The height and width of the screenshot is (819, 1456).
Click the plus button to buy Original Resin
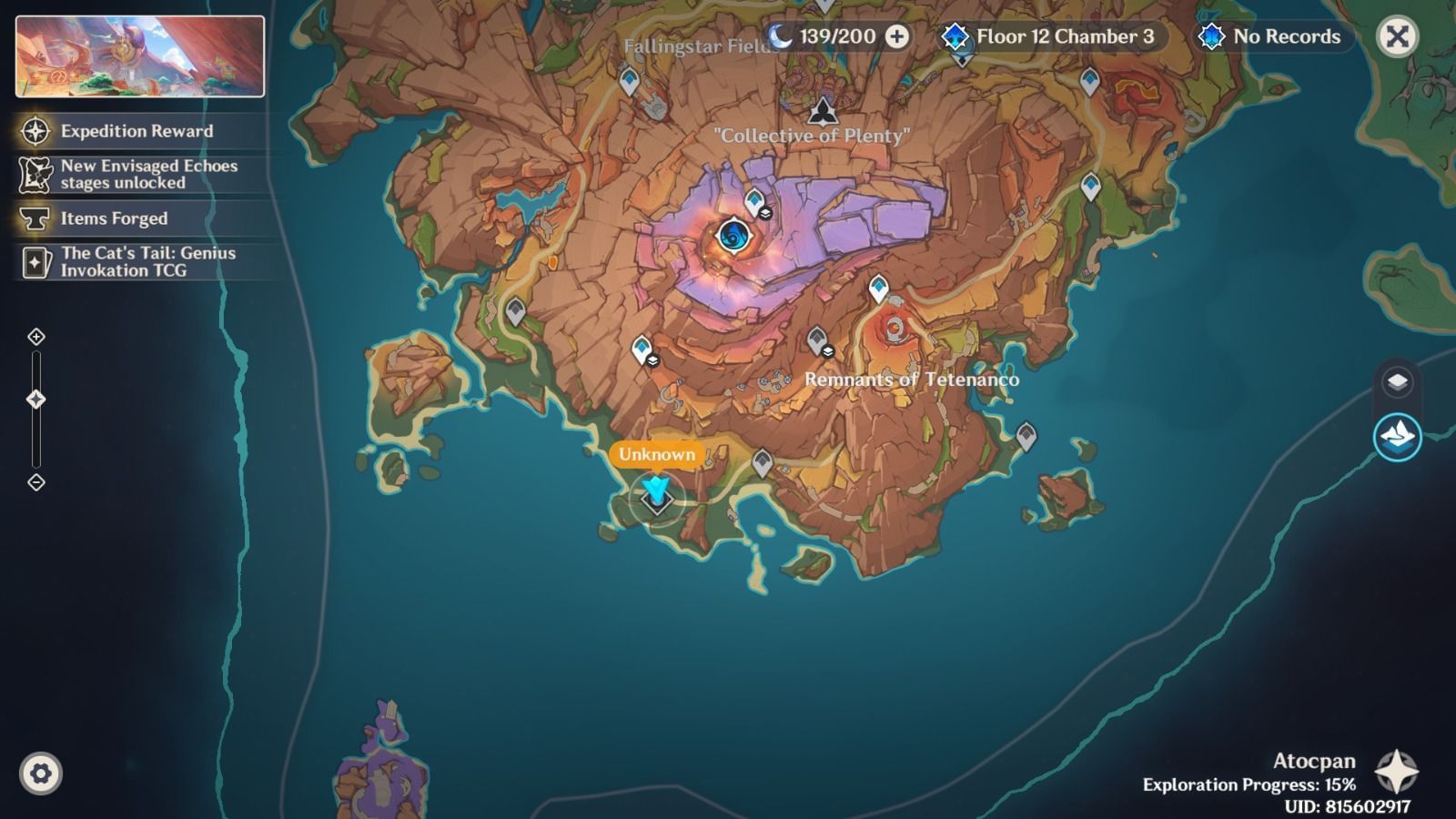[897, 37]
